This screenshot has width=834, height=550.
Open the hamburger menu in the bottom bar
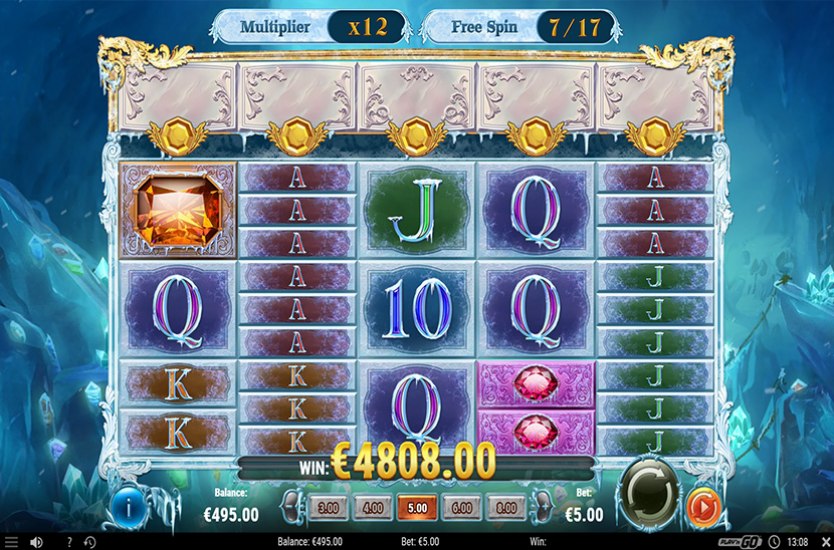12,541
